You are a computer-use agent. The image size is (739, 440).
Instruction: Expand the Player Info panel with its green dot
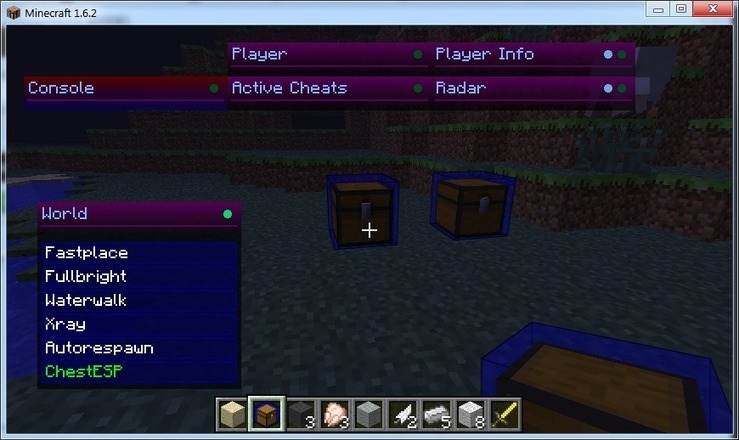pyautogui.click(x=621, y=54)
